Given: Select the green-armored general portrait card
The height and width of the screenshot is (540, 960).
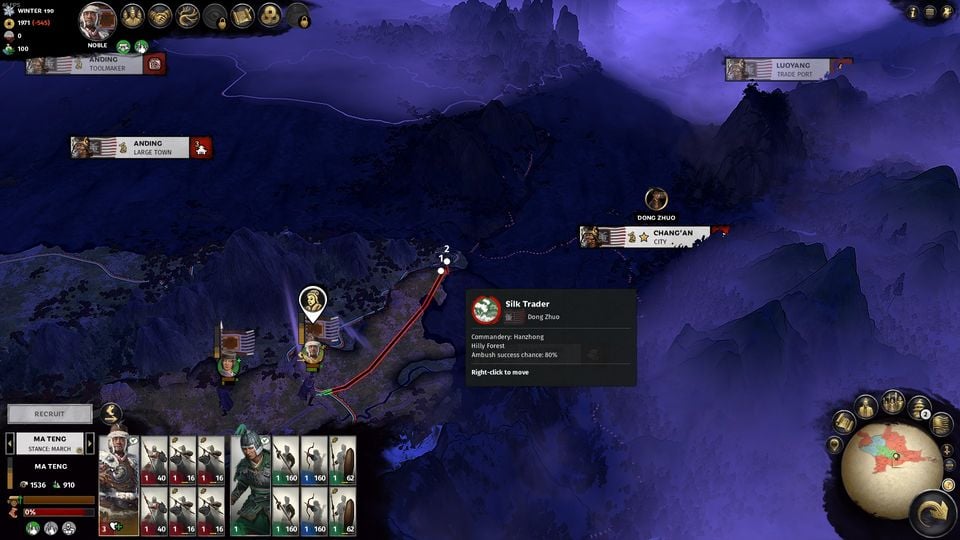Looking at the screenshot, I should [250, 484].
